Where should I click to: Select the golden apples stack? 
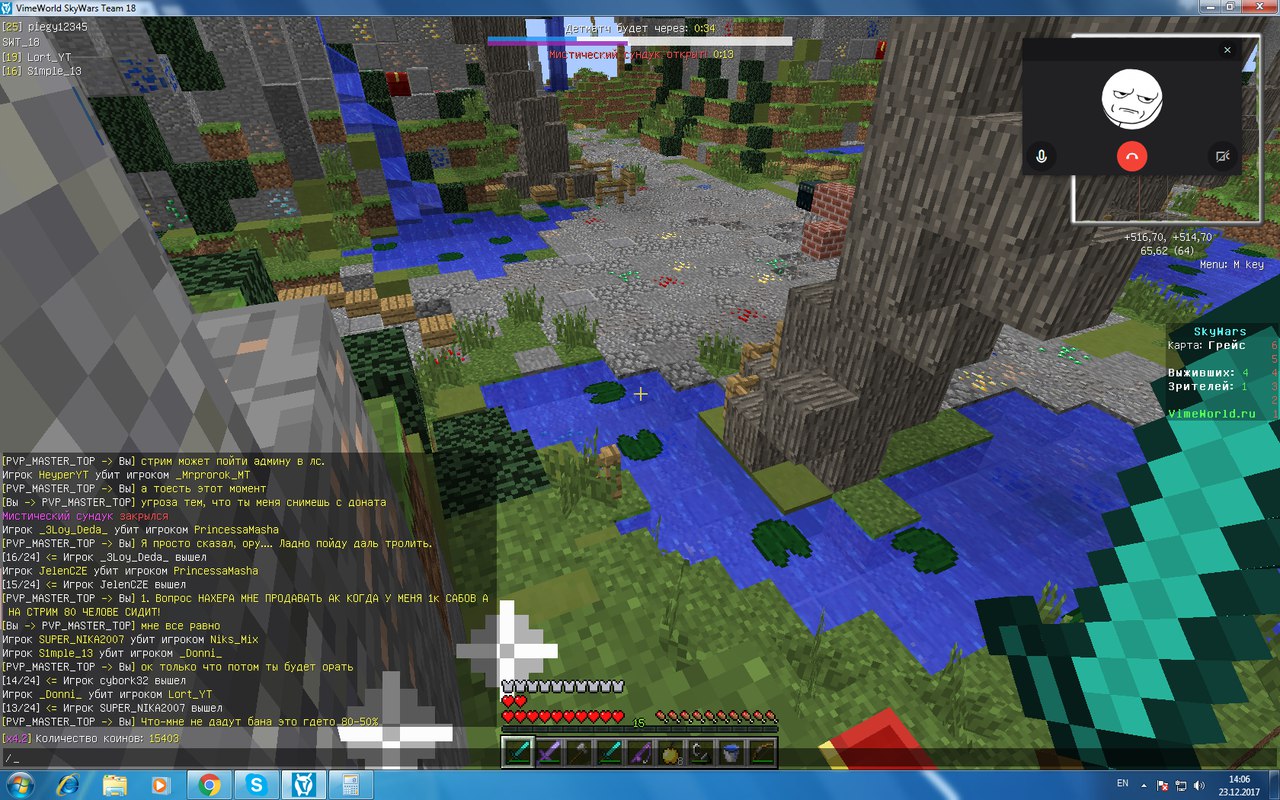(x=669, y=753)
